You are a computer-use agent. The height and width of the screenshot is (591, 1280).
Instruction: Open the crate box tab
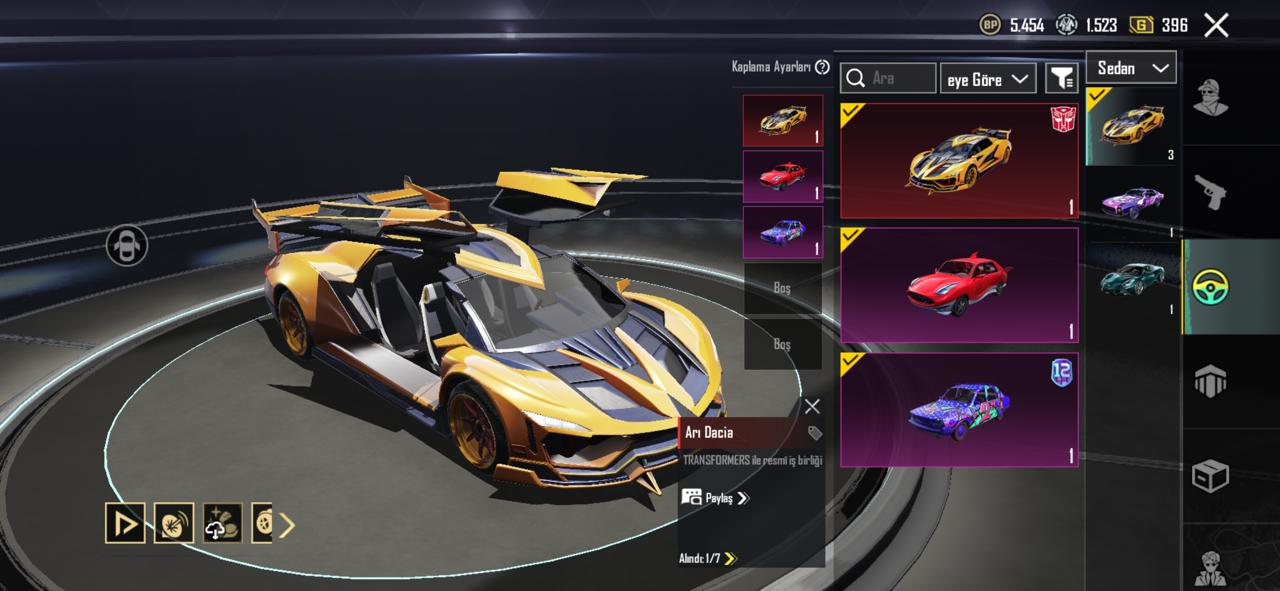click(x=1210, y=476)
